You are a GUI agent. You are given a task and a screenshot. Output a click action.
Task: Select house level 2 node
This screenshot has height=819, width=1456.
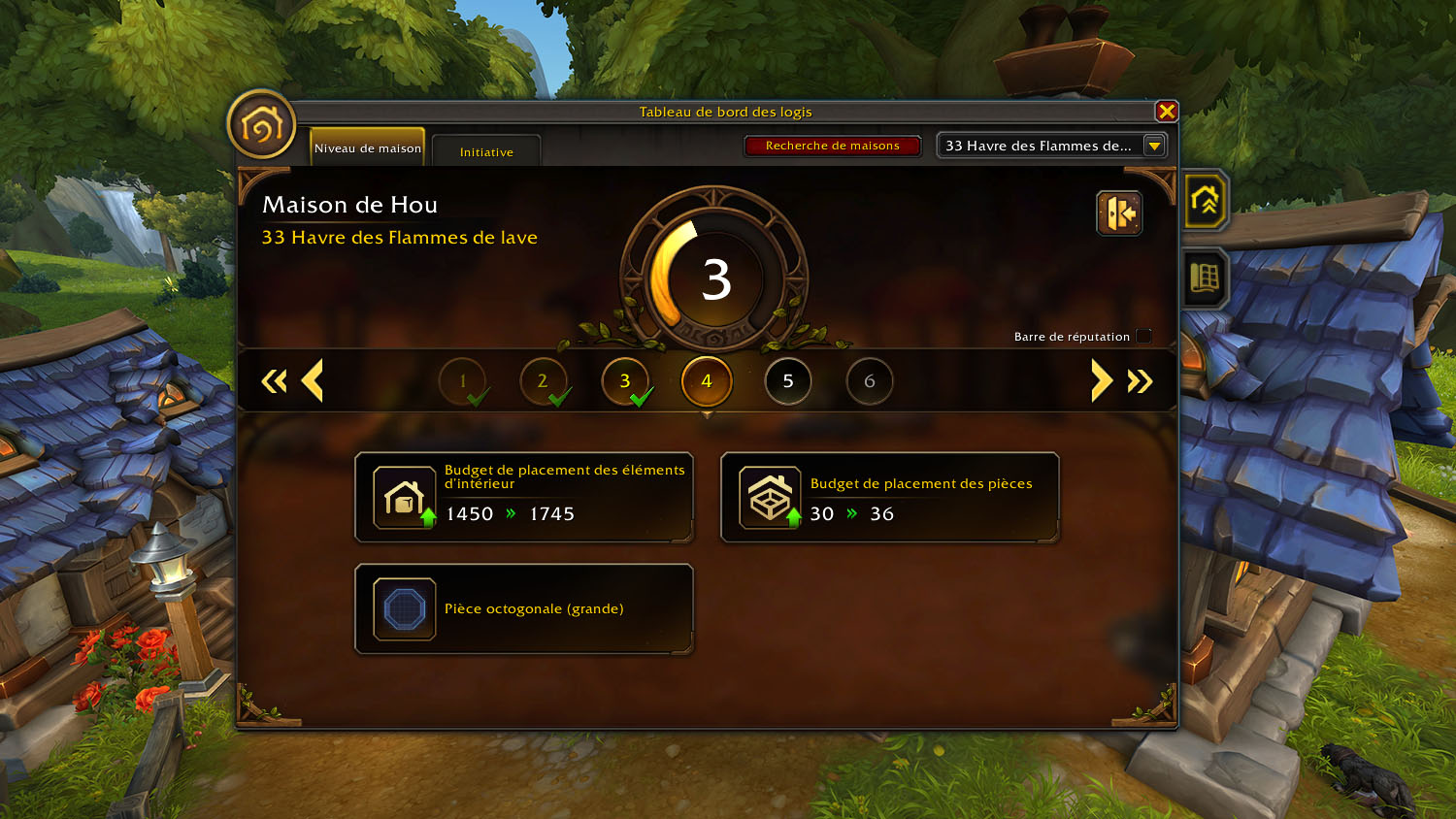coord(544,381)
